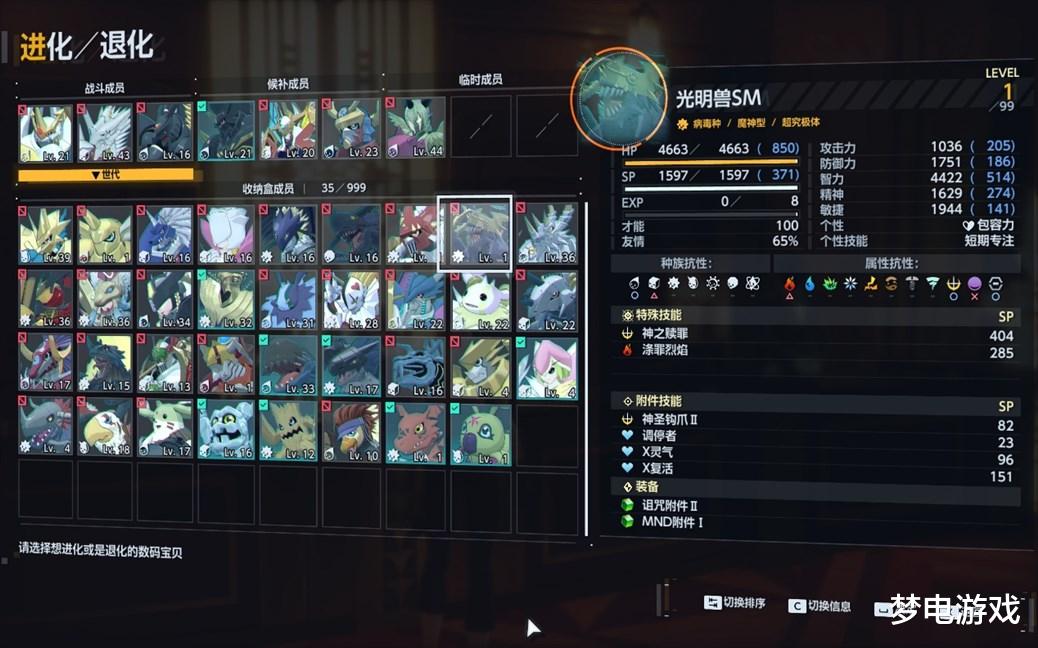
Task: Click the 切换排序 sort toggle
Action: click(735, 603)
